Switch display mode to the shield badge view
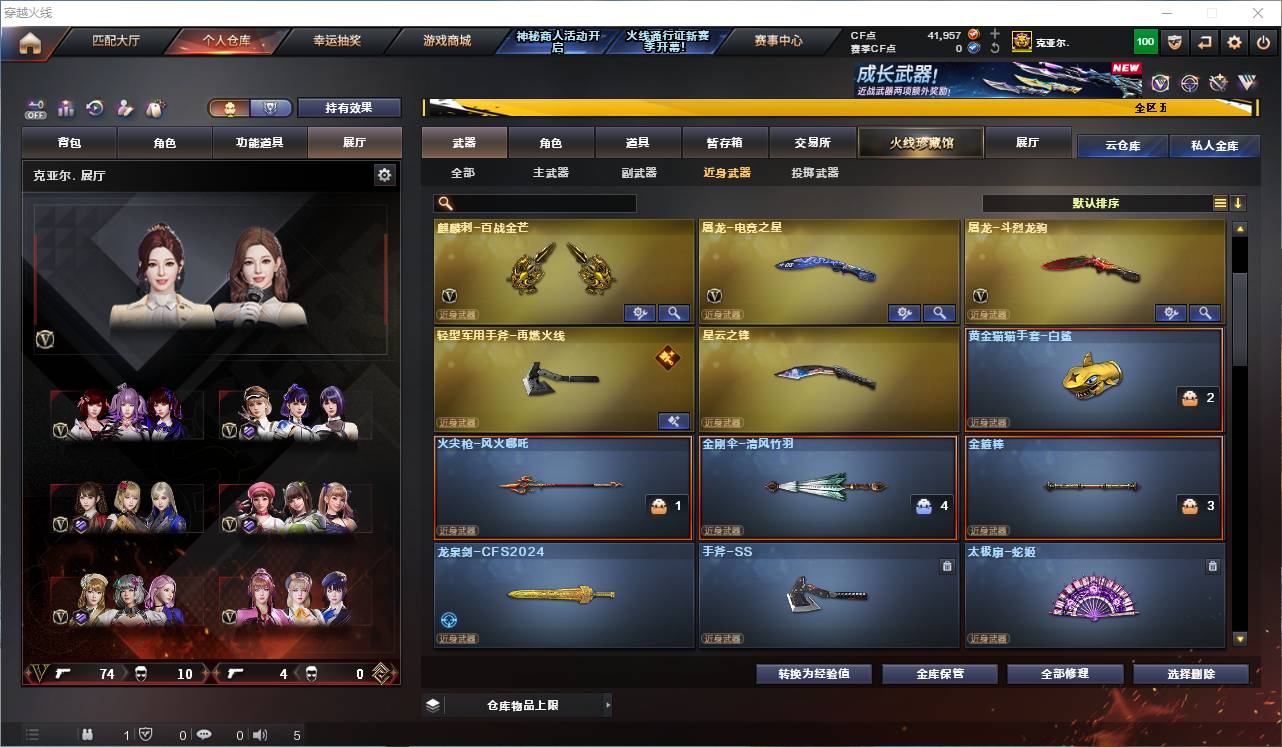Screen dimensions: 1282x747 point(272,107)
